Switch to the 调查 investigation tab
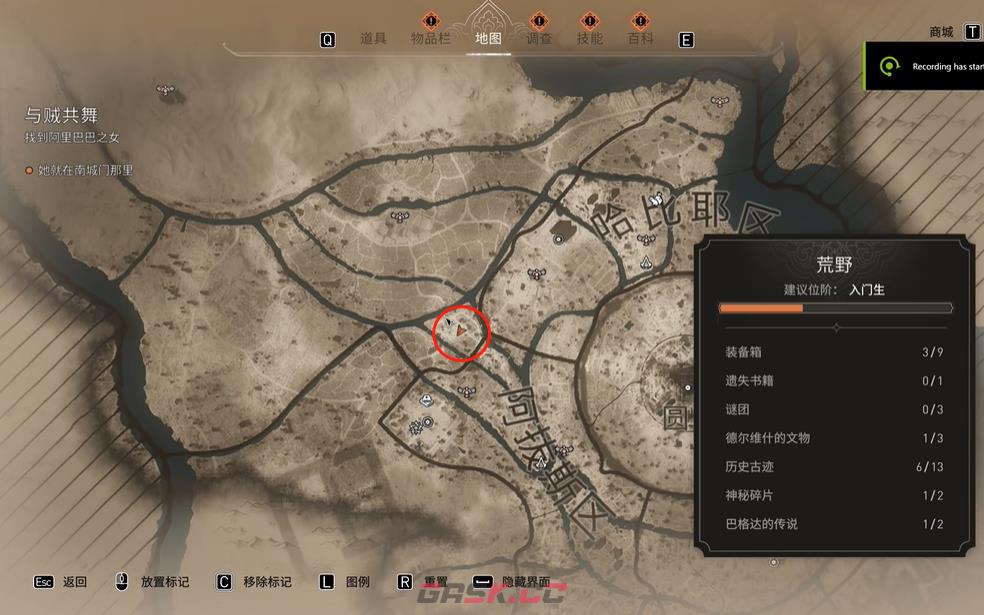This screenshot has height=615, width=984. tap(539, 39)
